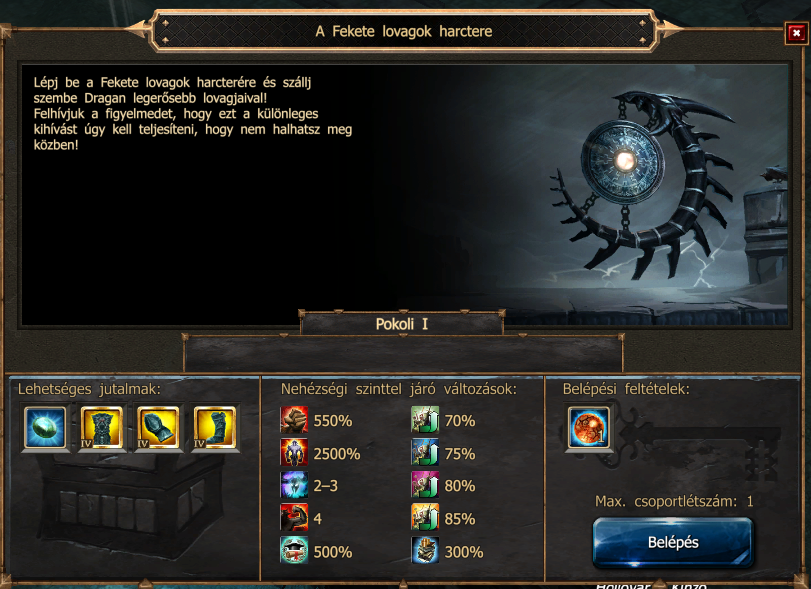Image resolution: width=811 pixels, height=589 pixels.
Task: Select the blue gem reward icon
Action: pos(47,428)
